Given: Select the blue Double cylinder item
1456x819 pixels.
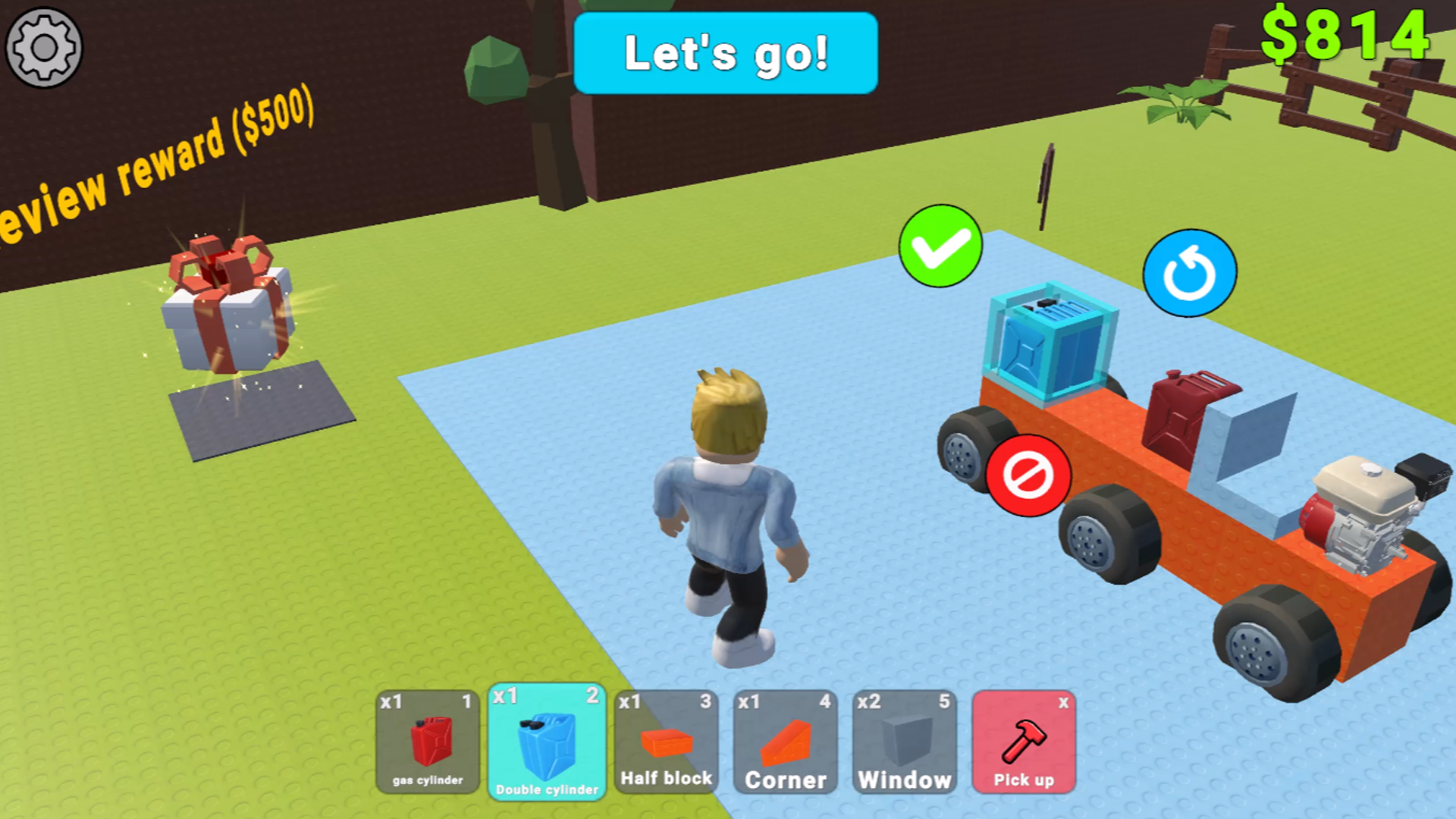Looking at the screenshot, I should click(546, 743).
